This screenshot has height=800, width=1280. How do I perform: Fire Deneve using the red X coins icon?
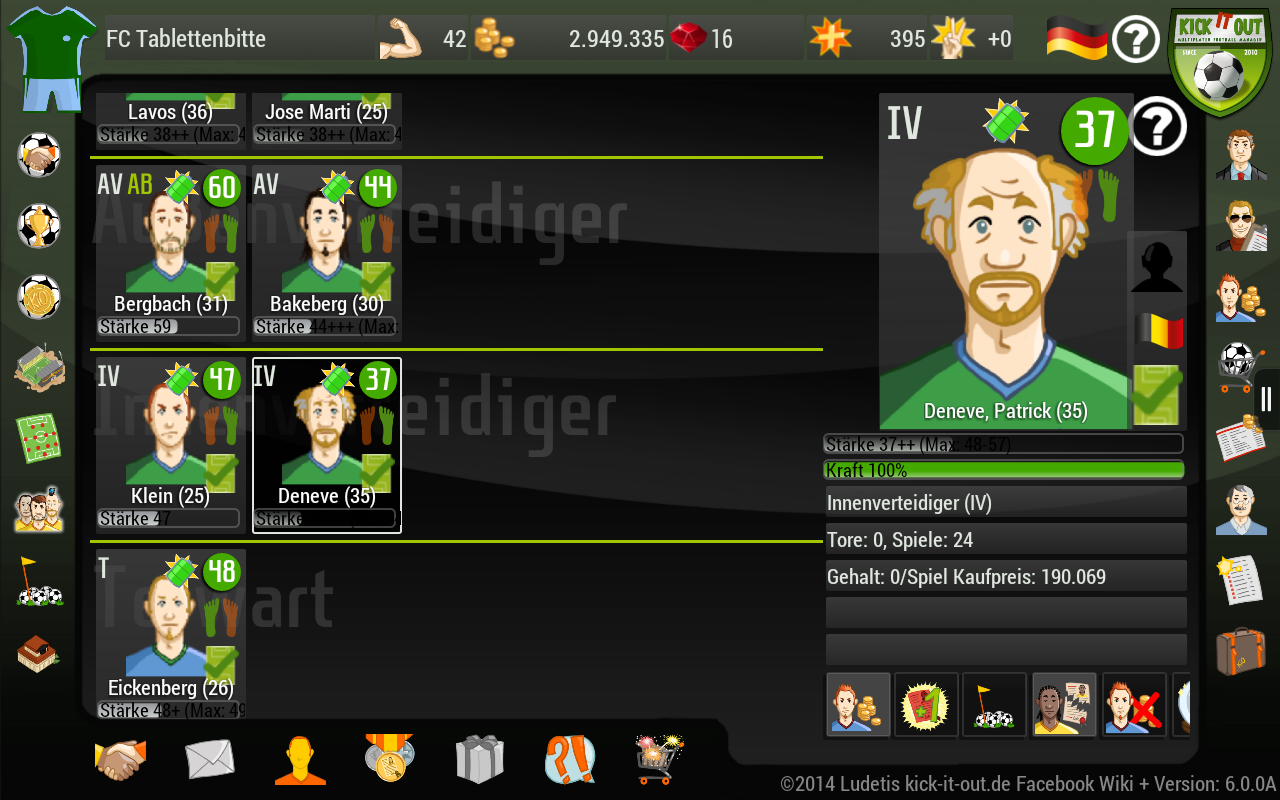[x=1133, y=704]
